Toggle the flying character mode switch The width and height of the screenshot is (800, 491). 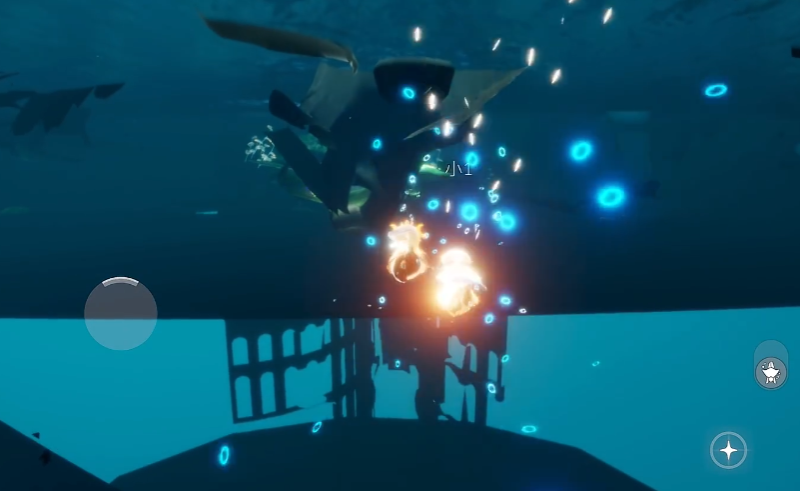pyautogui.click(x=770, y=366)
